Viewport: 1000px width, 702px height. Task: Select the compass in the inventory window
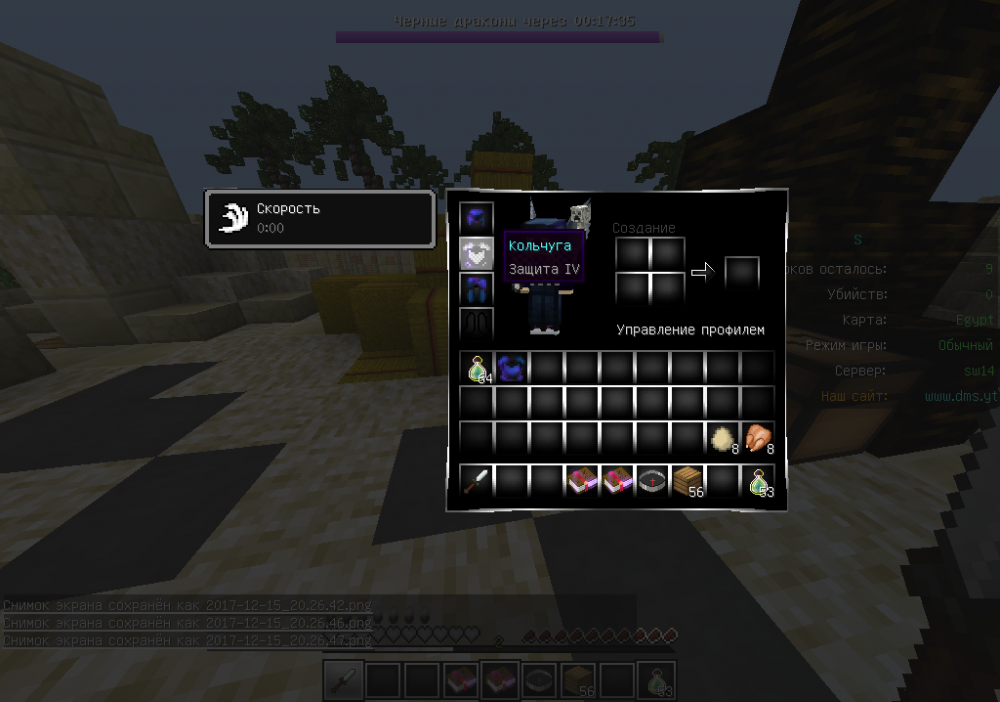tap(652, 481)
